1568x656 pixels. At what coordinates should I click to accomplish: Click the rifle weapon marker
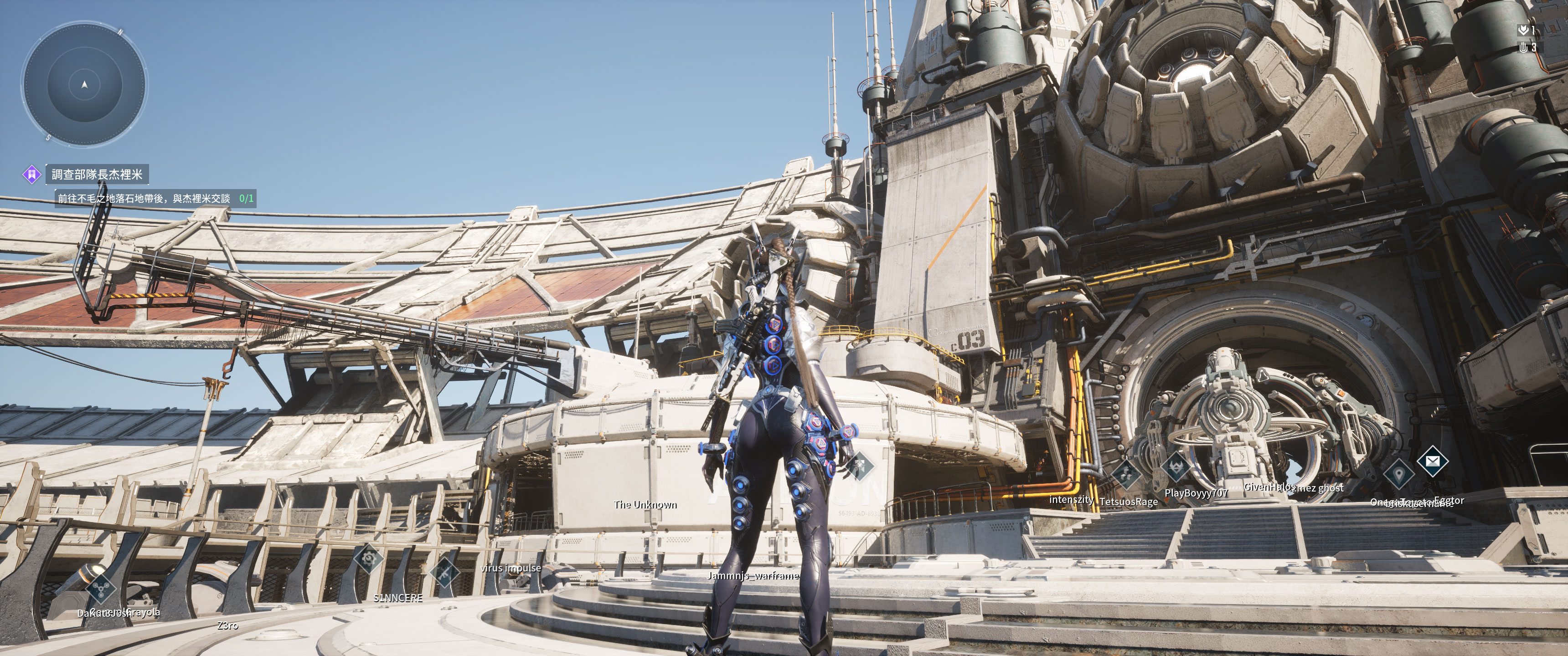click(x=444, y=572)
